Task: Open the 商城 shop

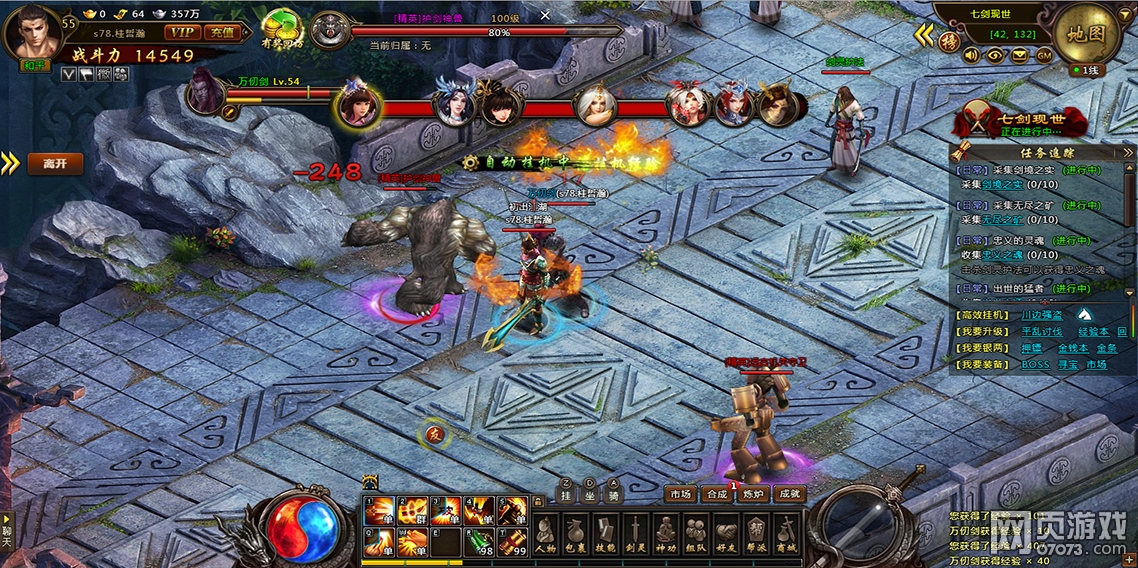Action: pyautogui.click(x=788, y=534)
